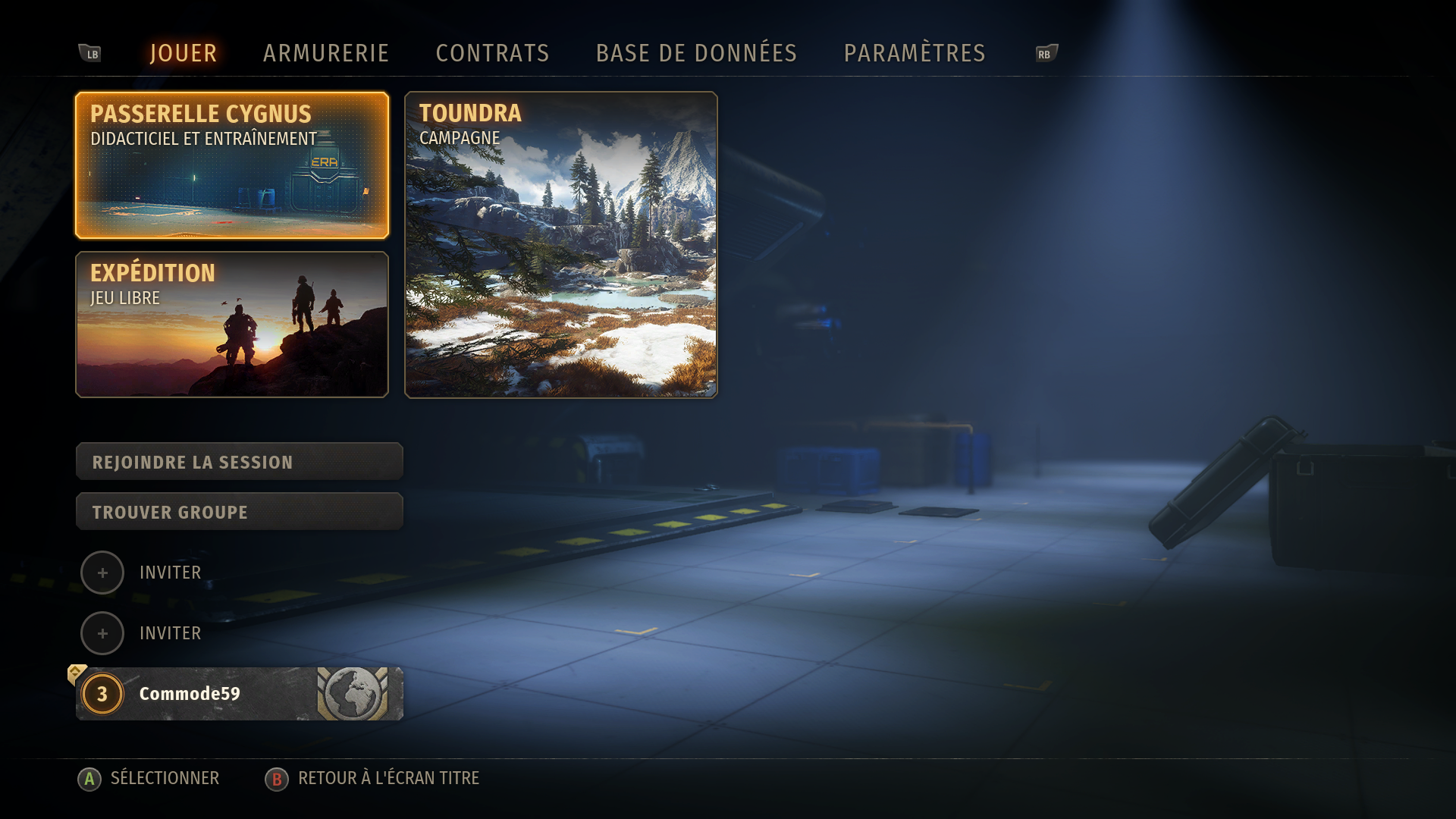Screen dimensions: 1456x819
Task: Show the Contrats tab
Action: click(492, 53)
